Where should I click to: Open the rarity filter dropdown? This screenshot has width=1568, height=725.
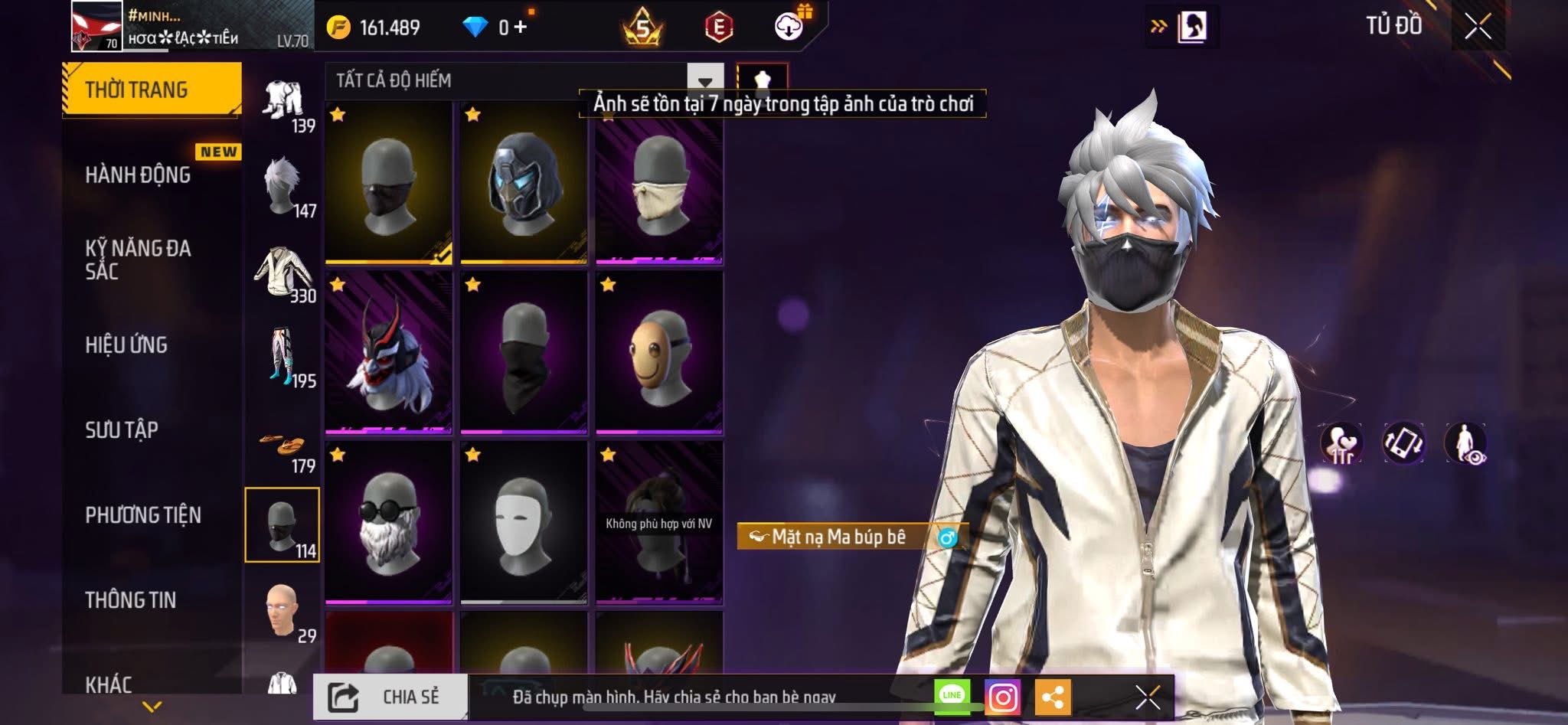point(704,80)
